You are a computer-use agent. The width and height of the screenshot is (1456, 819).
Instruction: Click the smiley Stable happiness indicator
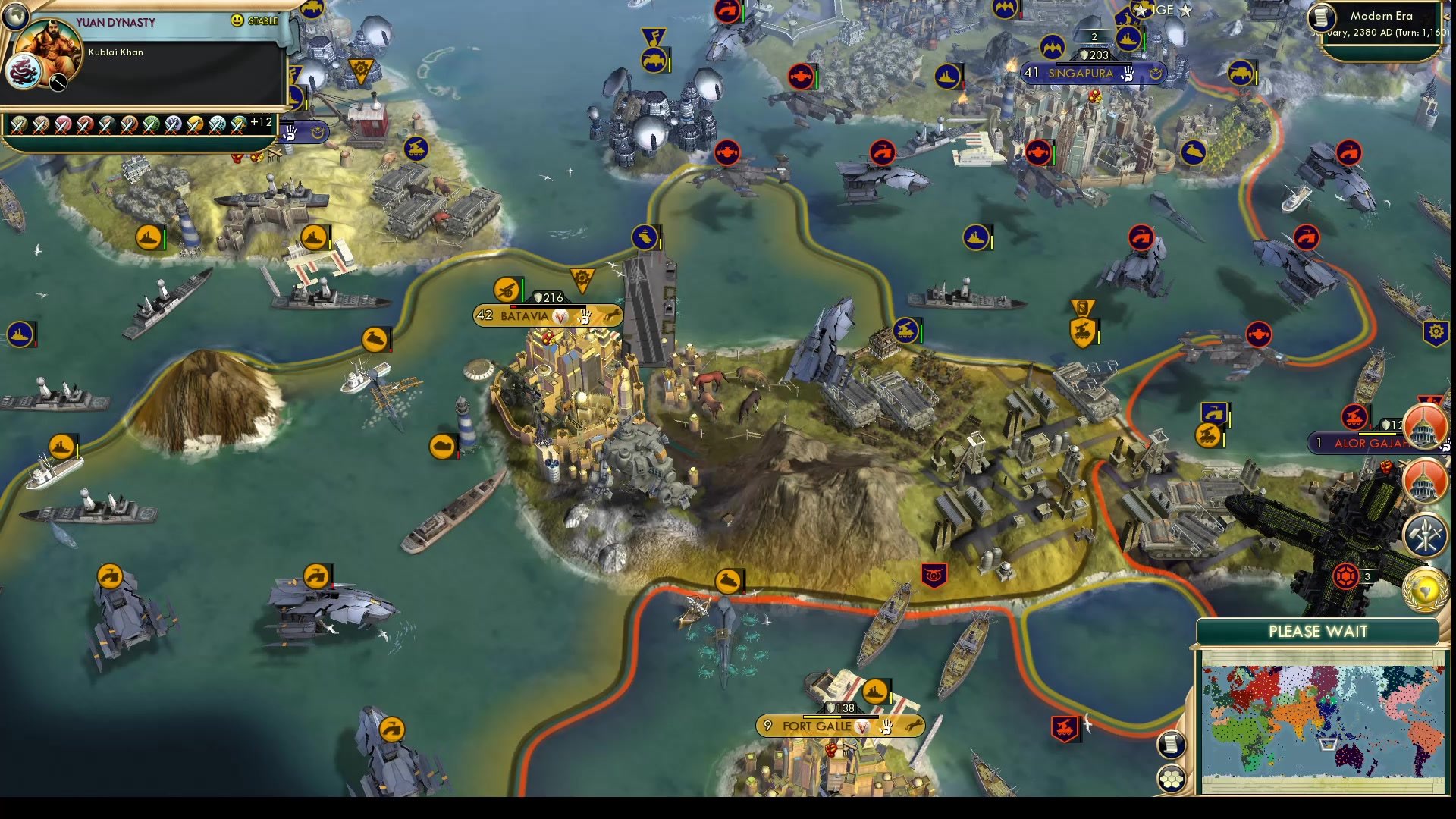coord(238,20)
